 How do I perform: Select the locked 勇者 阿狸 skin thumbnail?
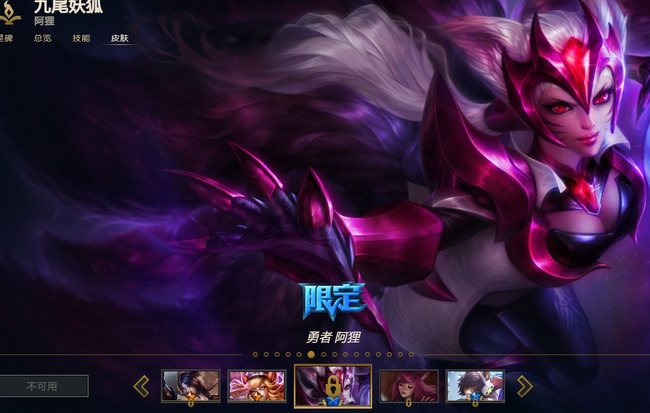333,386
